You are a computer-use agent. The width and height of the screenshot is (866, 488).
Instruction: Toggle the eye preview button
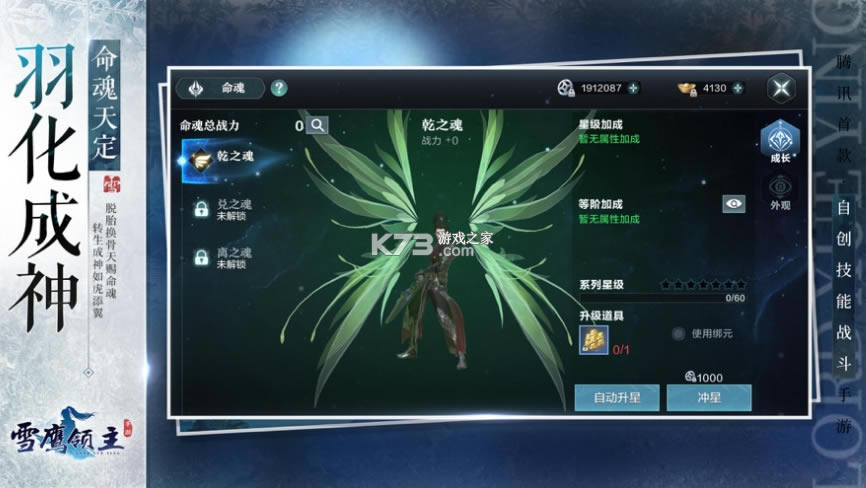pos(734,204)
